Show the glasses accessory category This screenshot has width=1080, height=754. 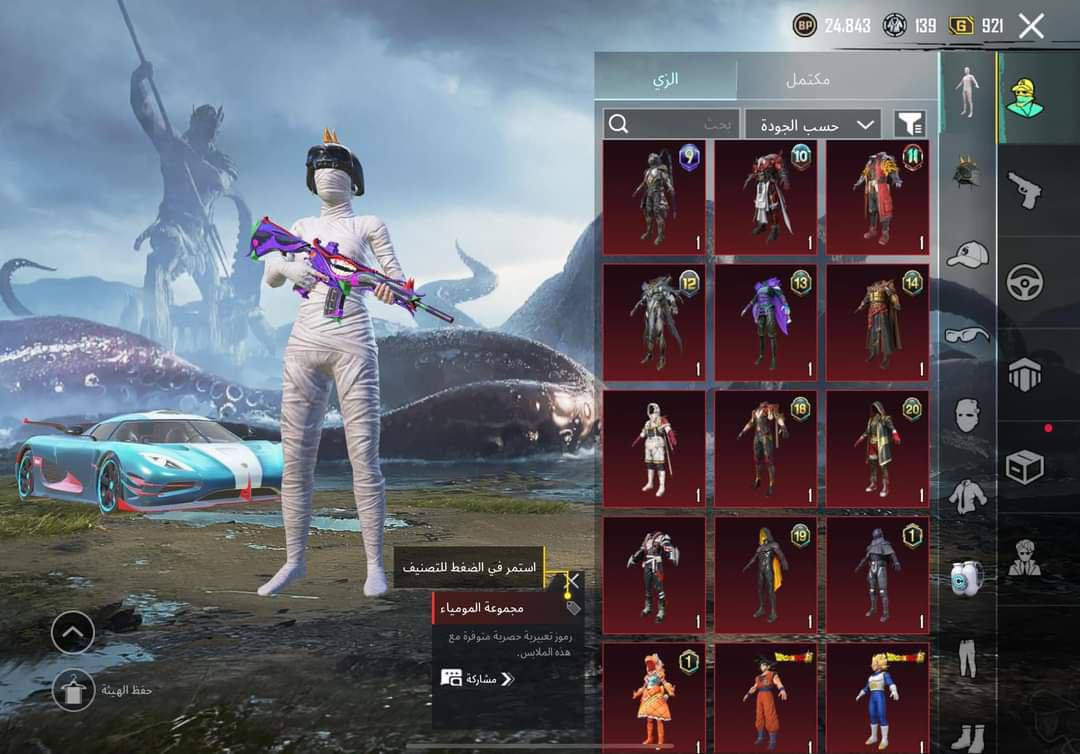pyautogui.click(x=967, y=334)
